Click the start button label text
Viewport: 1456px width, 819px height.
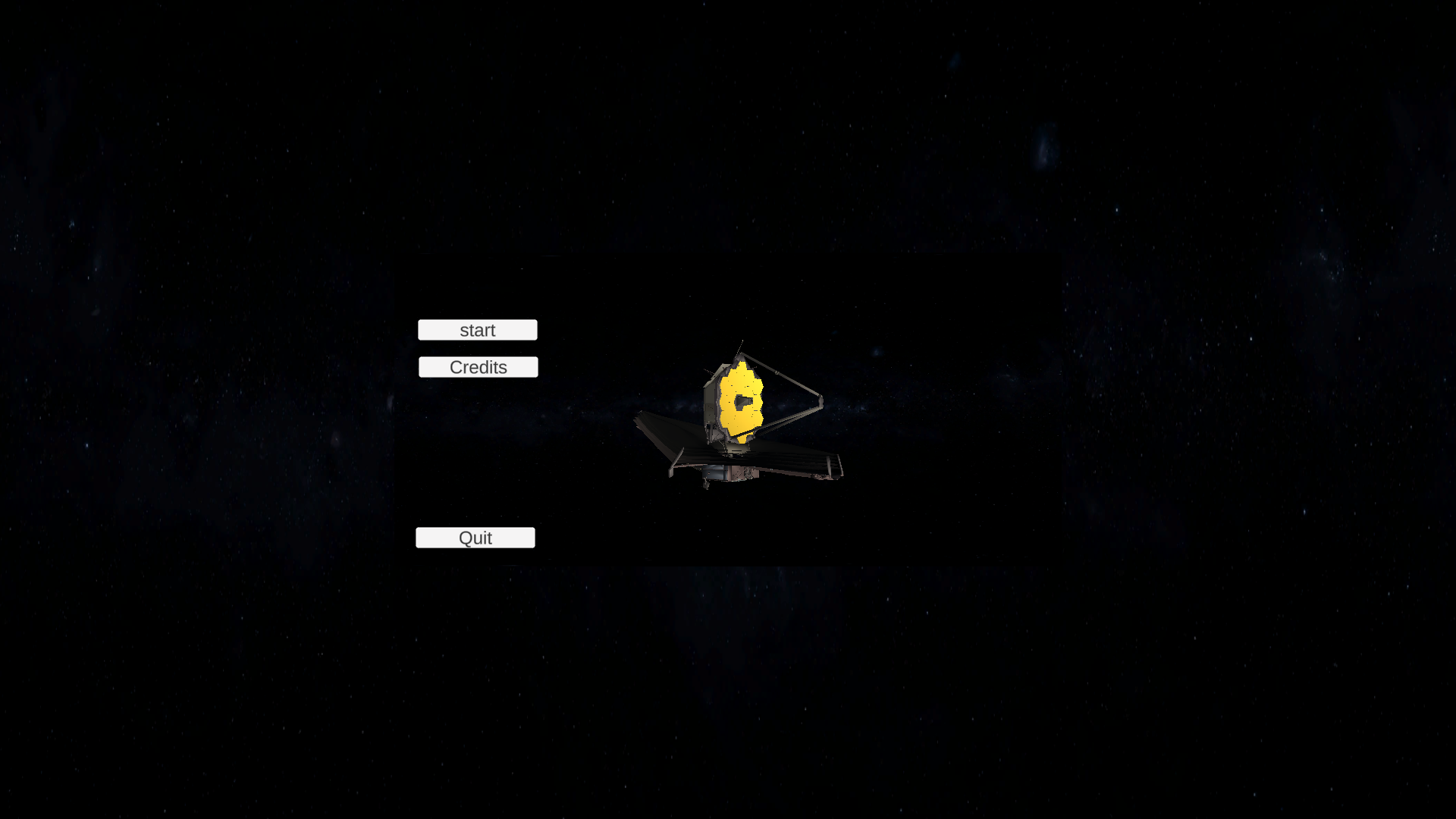click(x=478, y=330)
